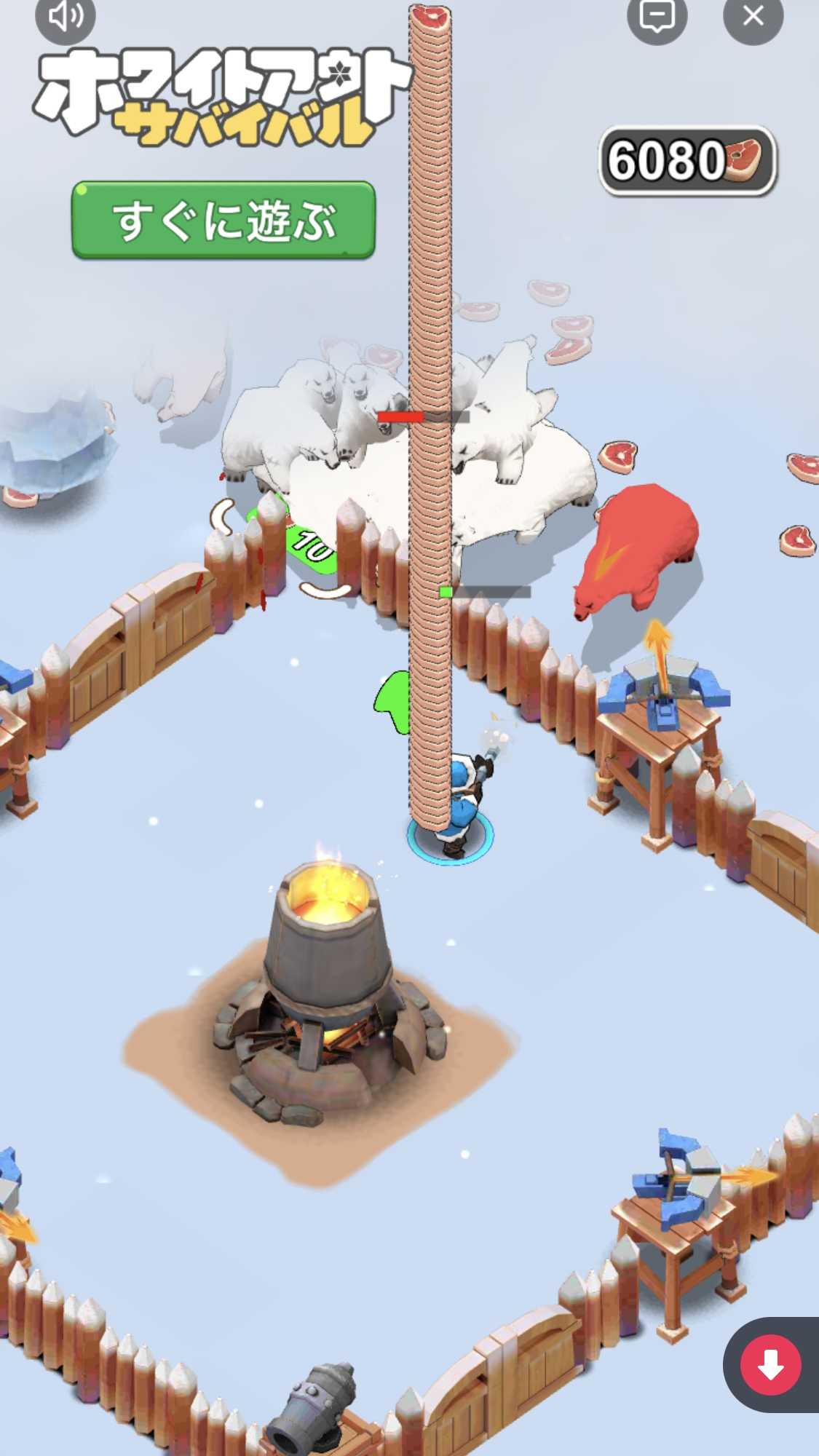Close the ad with the X button
Screen dimensions: 819x1456
(753, 16)
